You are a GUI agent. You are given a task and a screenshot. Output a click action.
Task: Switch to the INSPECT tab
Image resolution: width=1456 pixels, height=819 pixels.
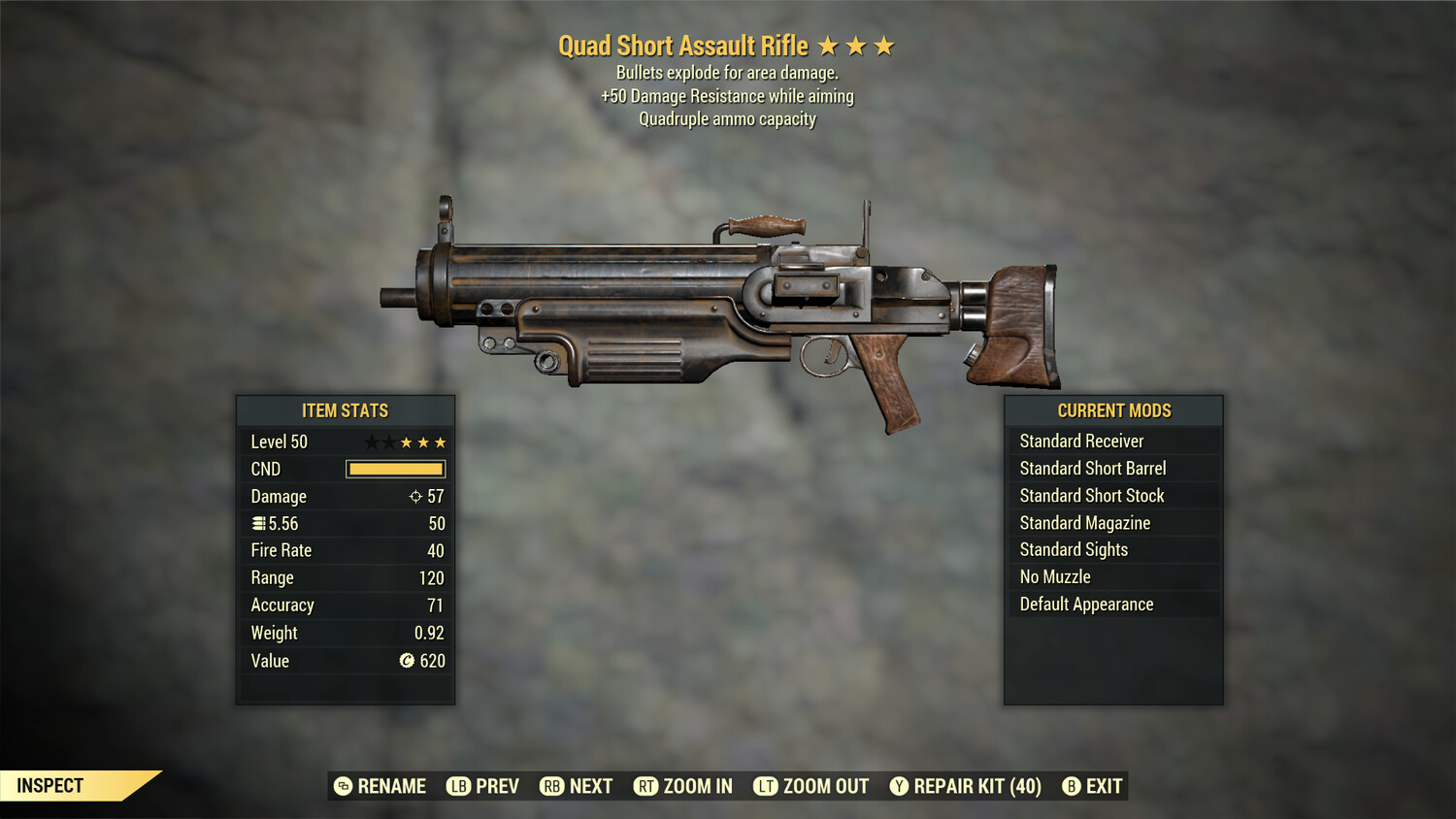click(x=50, y=785)
